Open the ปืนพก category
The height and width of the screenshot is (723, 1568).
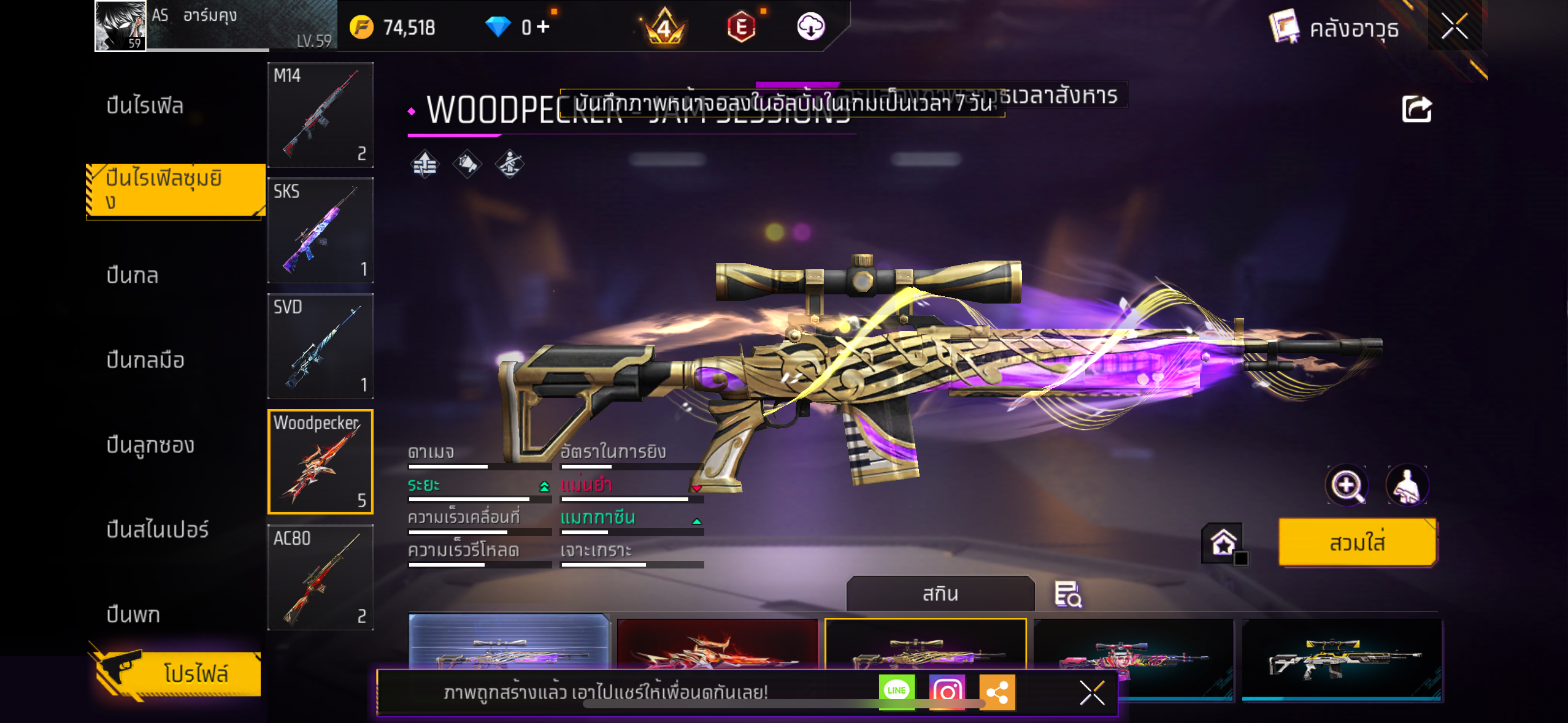pyautogui.click(x=133, y=614)
